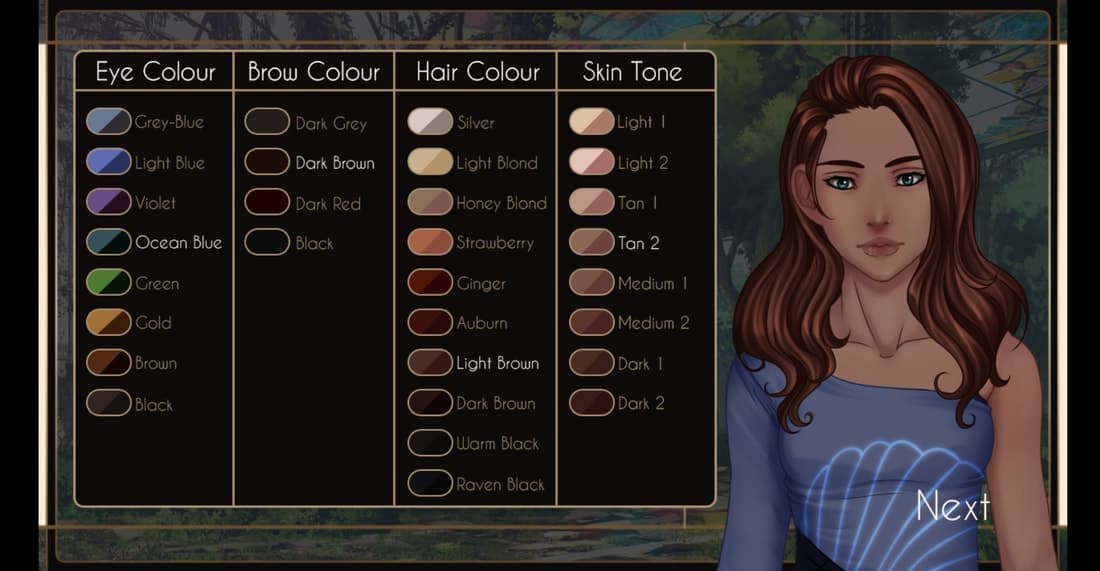Screen dimensions: 1100x571
Task: Continue with the Next button
Action: click(952, 506)
